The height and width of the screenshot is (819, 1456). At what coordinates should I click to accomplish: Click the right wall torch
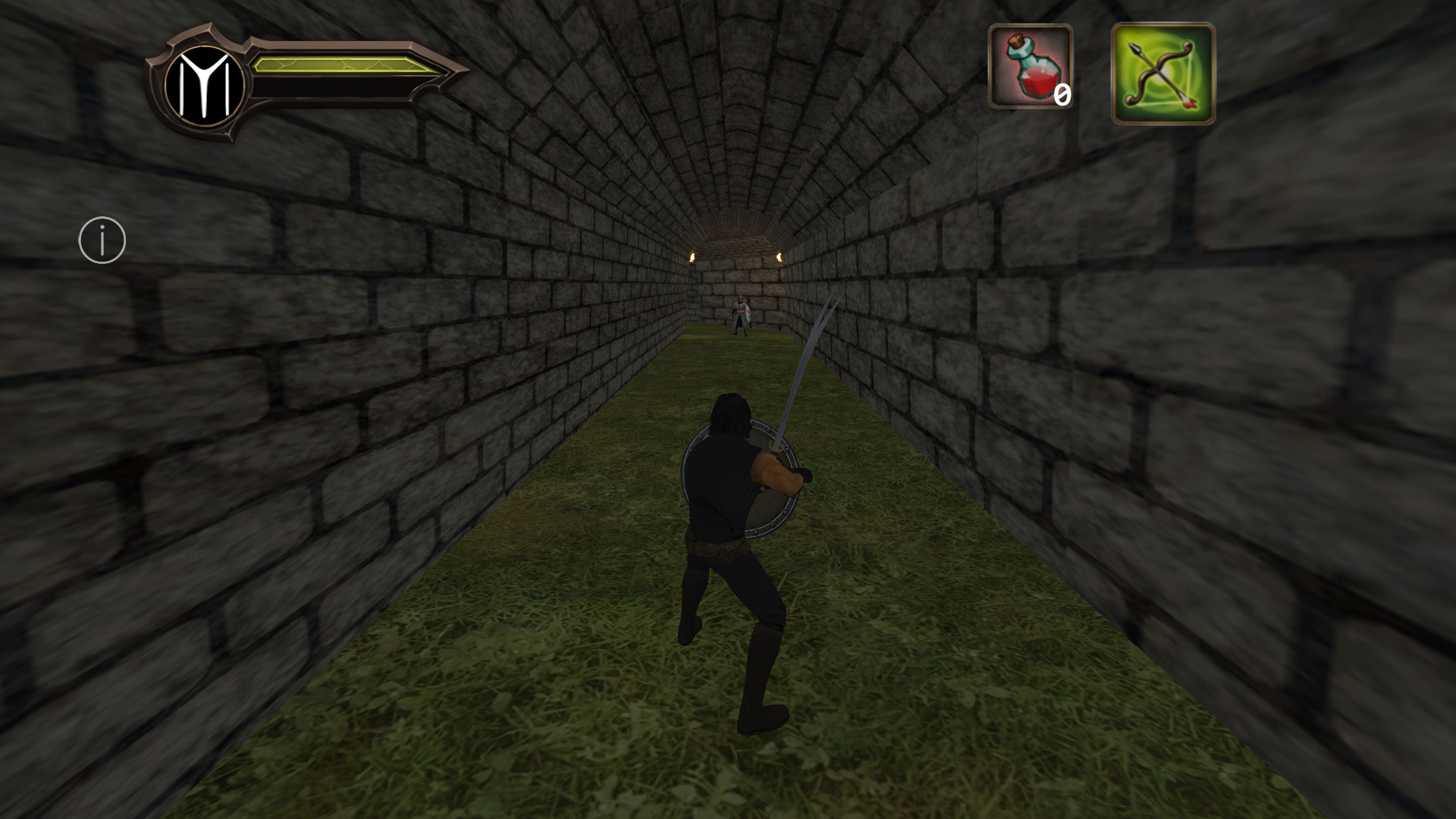pos(780,258)
